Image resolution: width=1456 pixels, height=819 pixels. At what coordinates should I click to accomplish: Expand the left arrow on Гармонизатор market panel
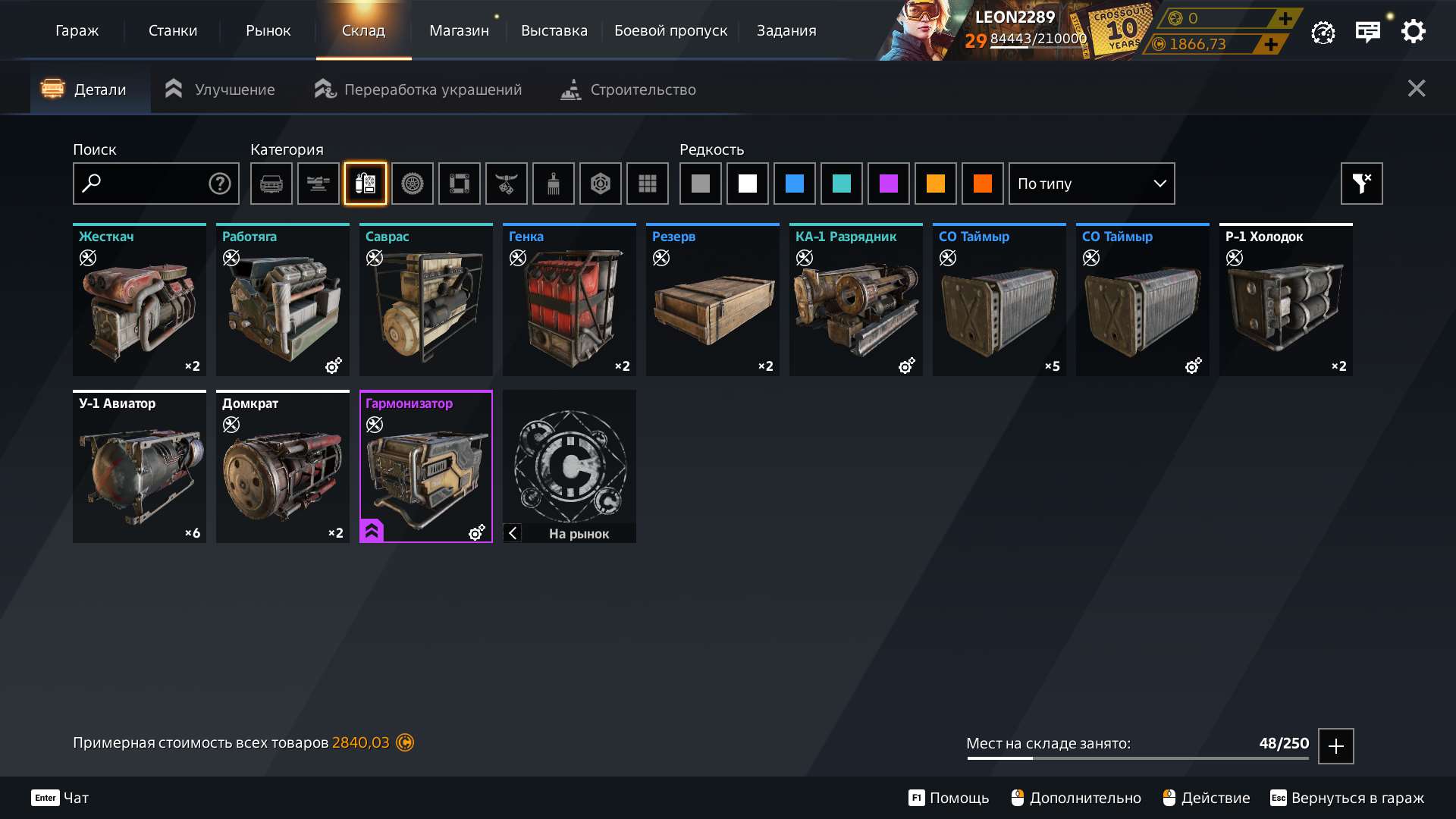coord(513,533)
